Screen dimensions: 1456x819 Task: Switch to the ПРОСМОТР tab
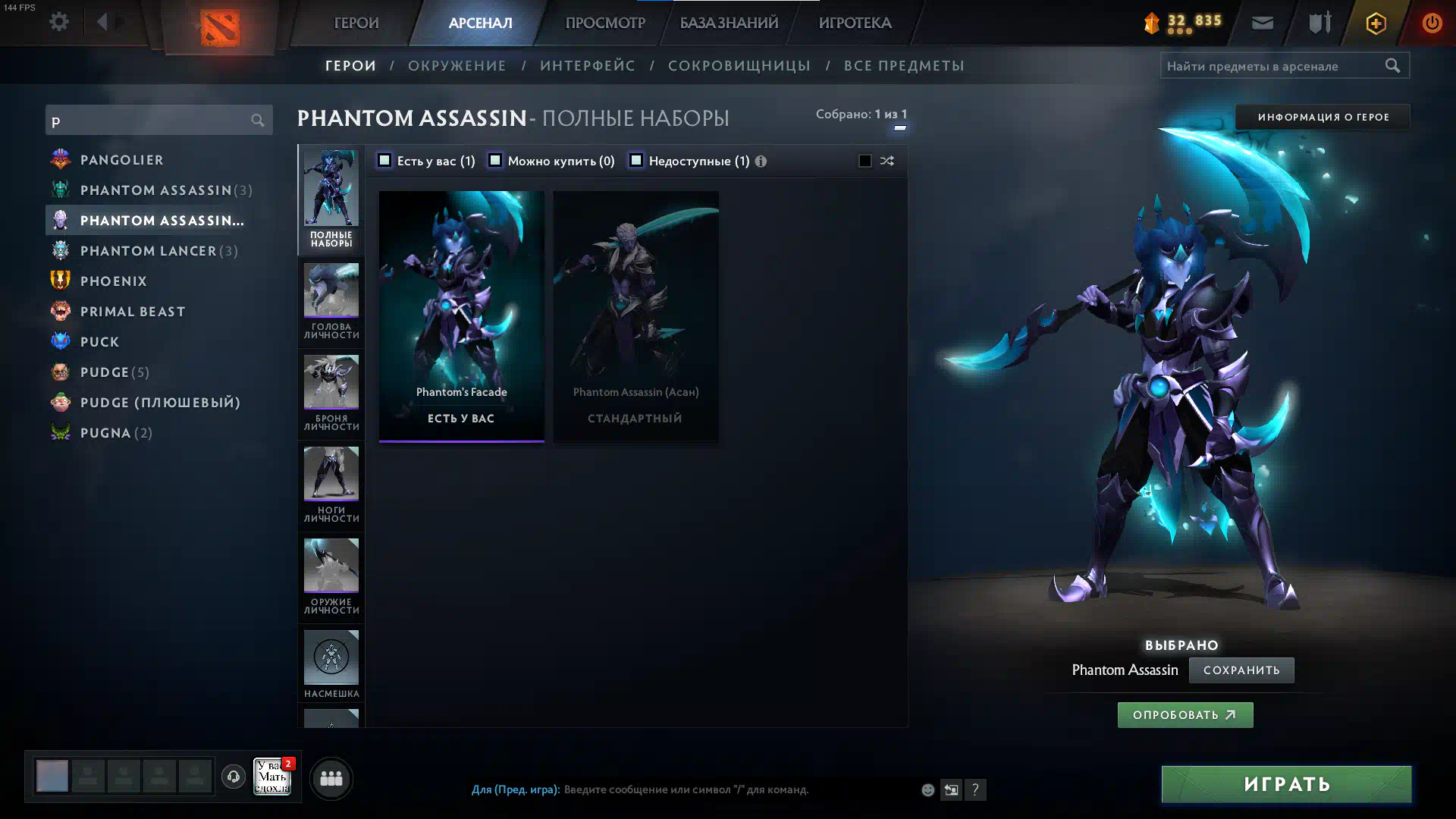coord(604,23)
